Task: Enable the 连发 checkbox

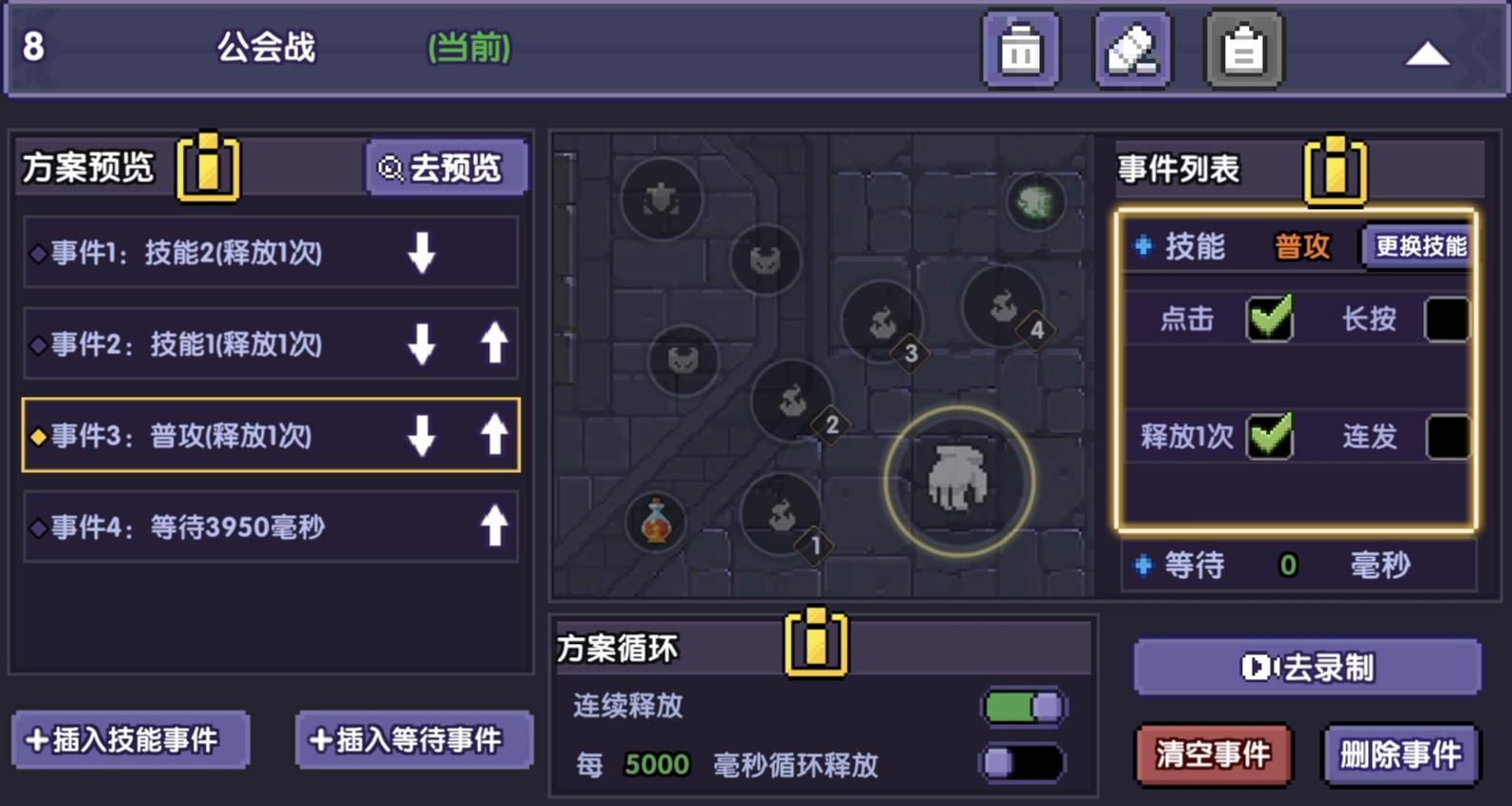Action: click(x=1445, y=437)
